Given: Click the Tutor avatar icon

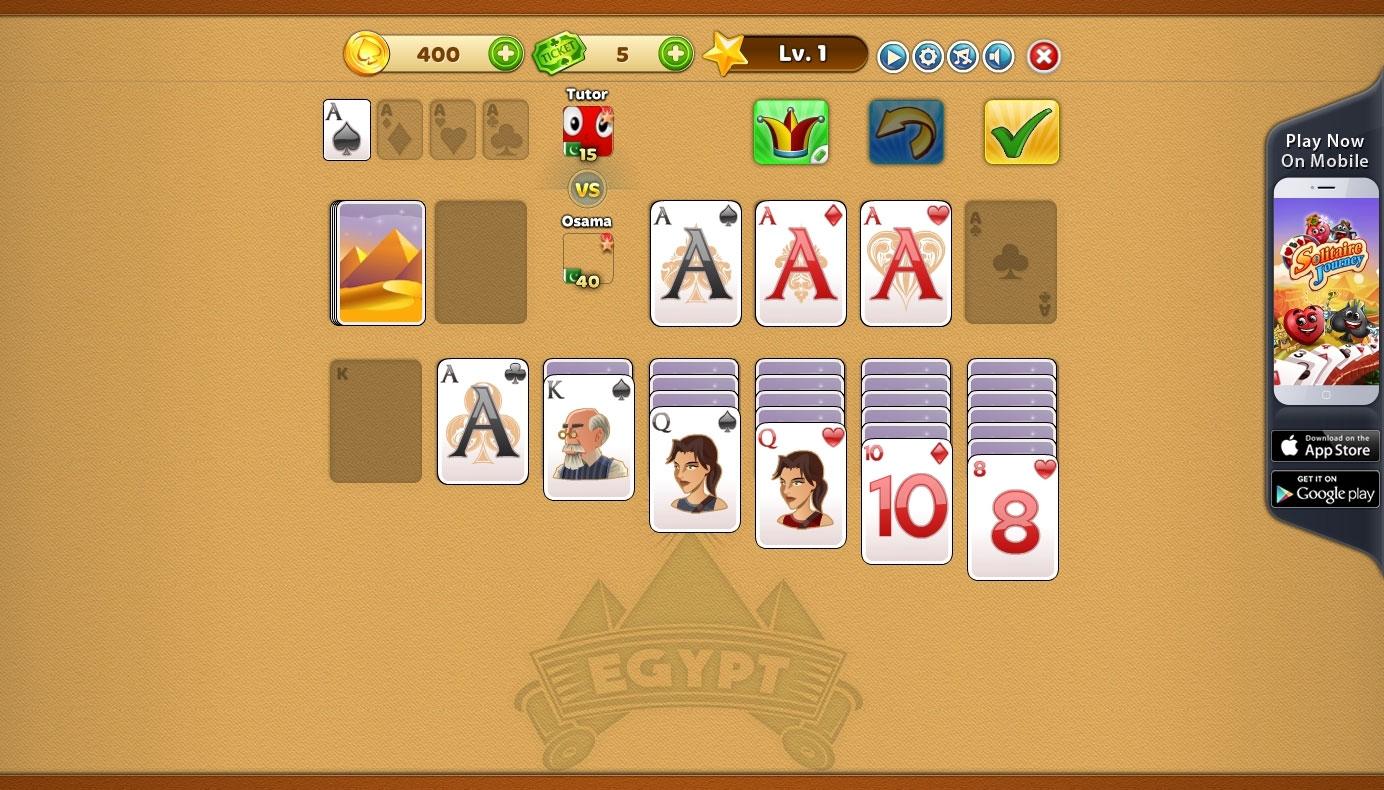Looking at the screenshot, I should click(x=587, y=130).
